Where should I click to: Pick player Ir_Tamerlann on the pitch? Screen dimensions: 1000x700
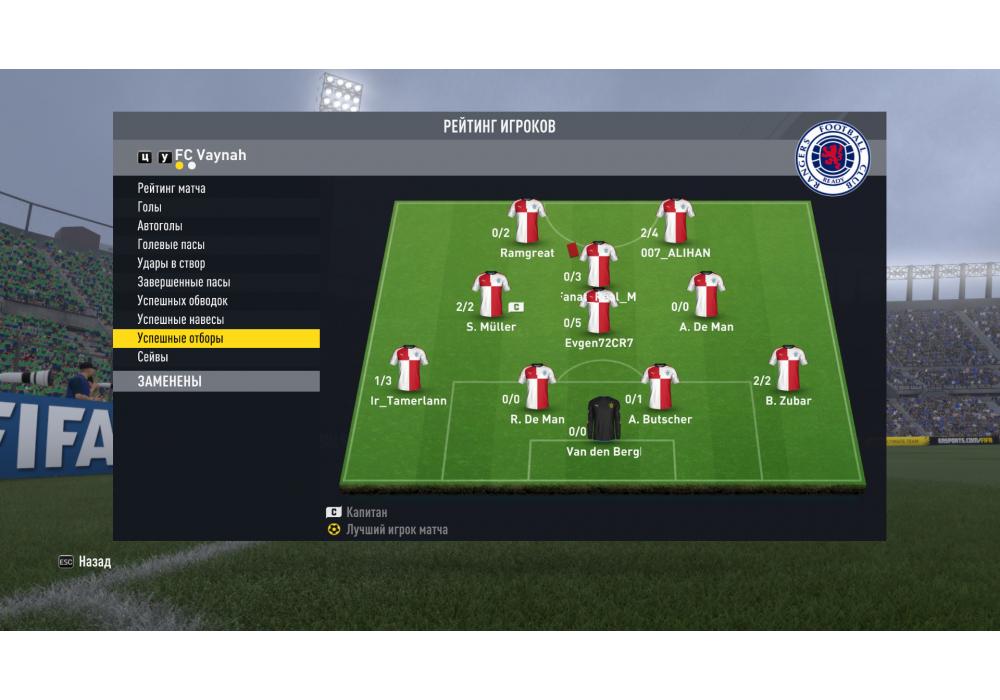point(409,369)
